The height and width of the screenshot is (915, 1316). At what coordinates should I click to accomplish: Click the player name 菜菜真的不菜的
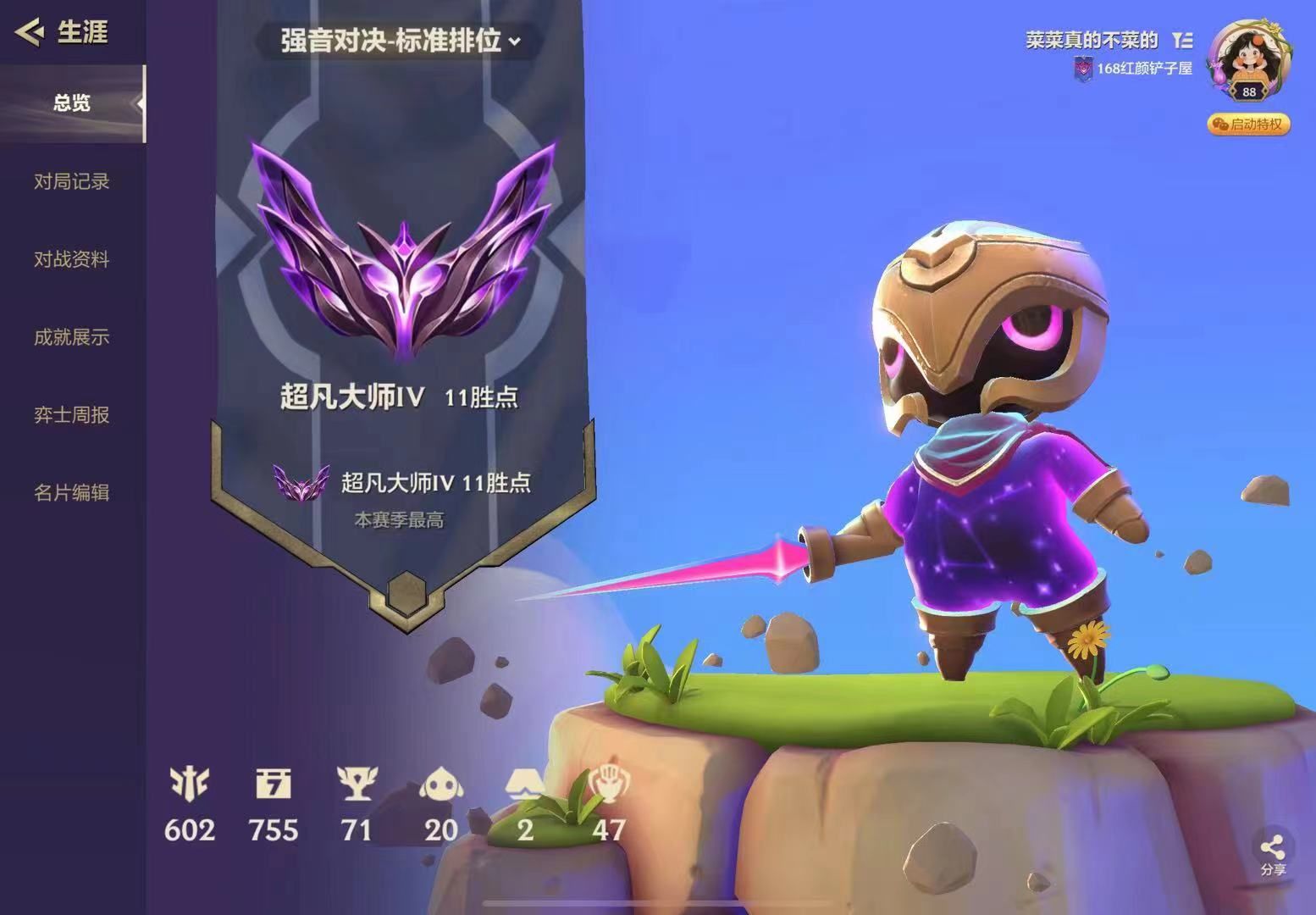[1092, 38]
